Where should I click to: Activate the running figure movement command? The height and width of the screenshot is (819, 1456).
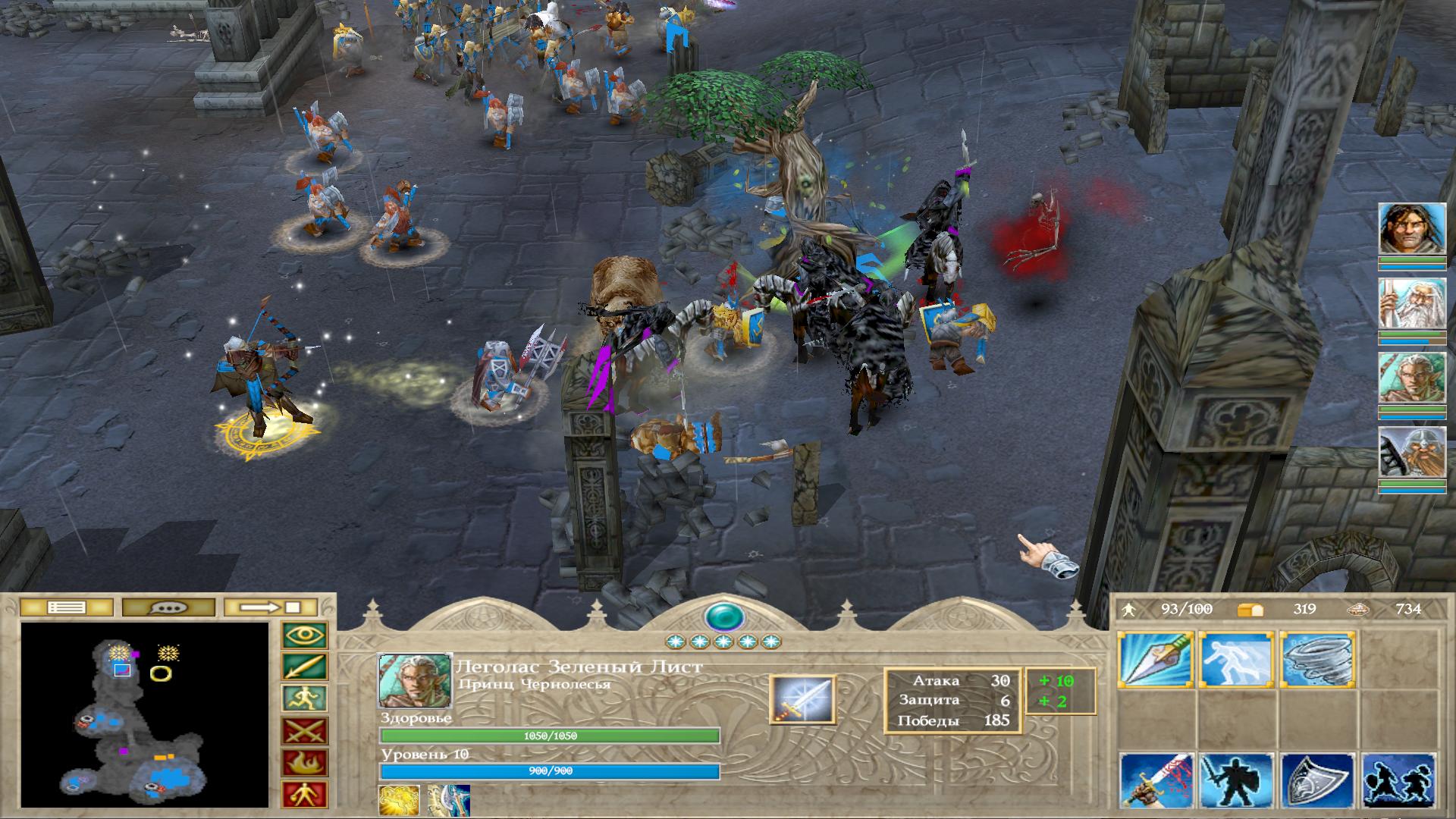[x=305, y=699]
